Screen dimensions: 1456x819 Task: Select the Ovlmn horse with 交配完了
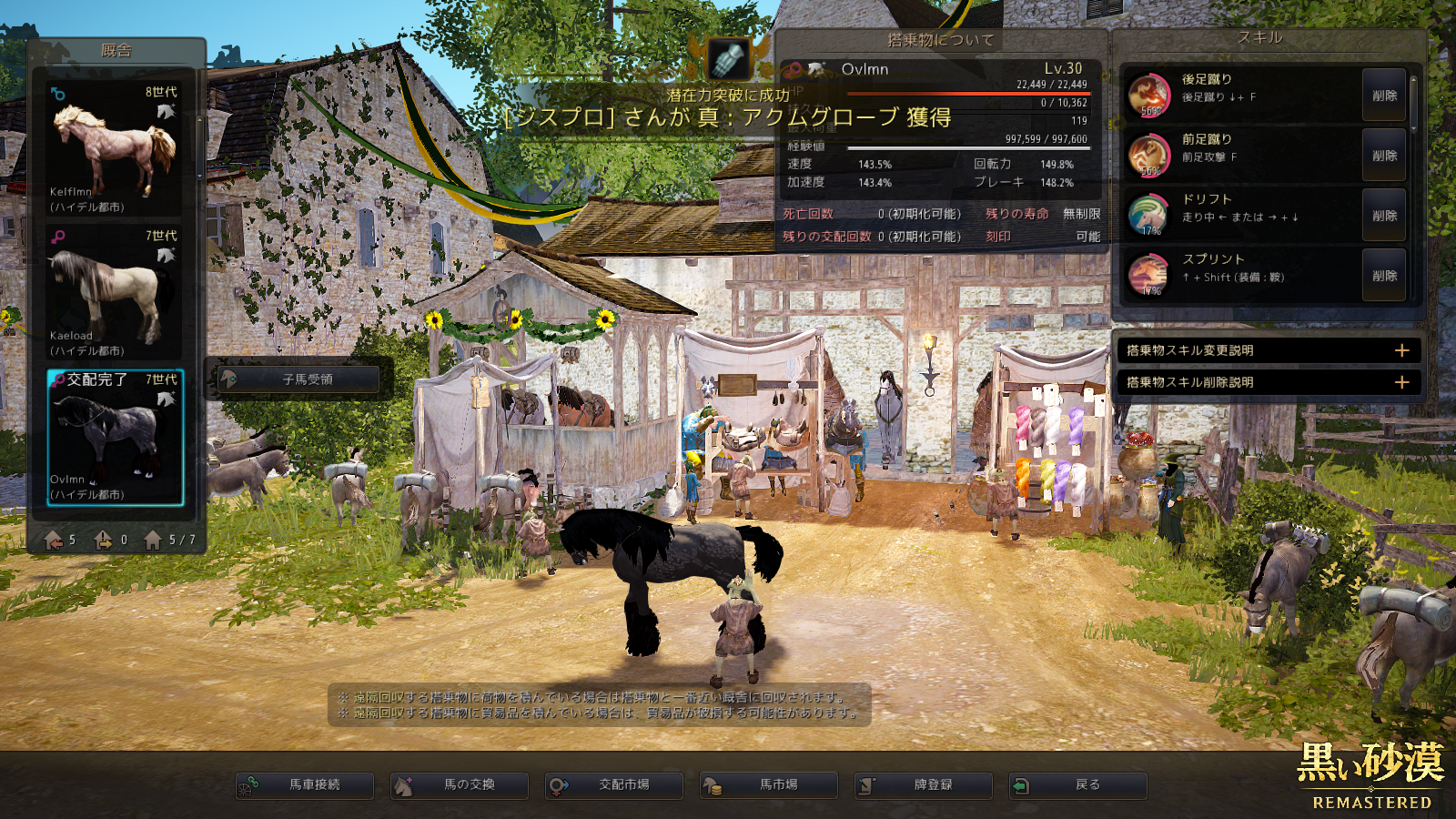[115, 437]
